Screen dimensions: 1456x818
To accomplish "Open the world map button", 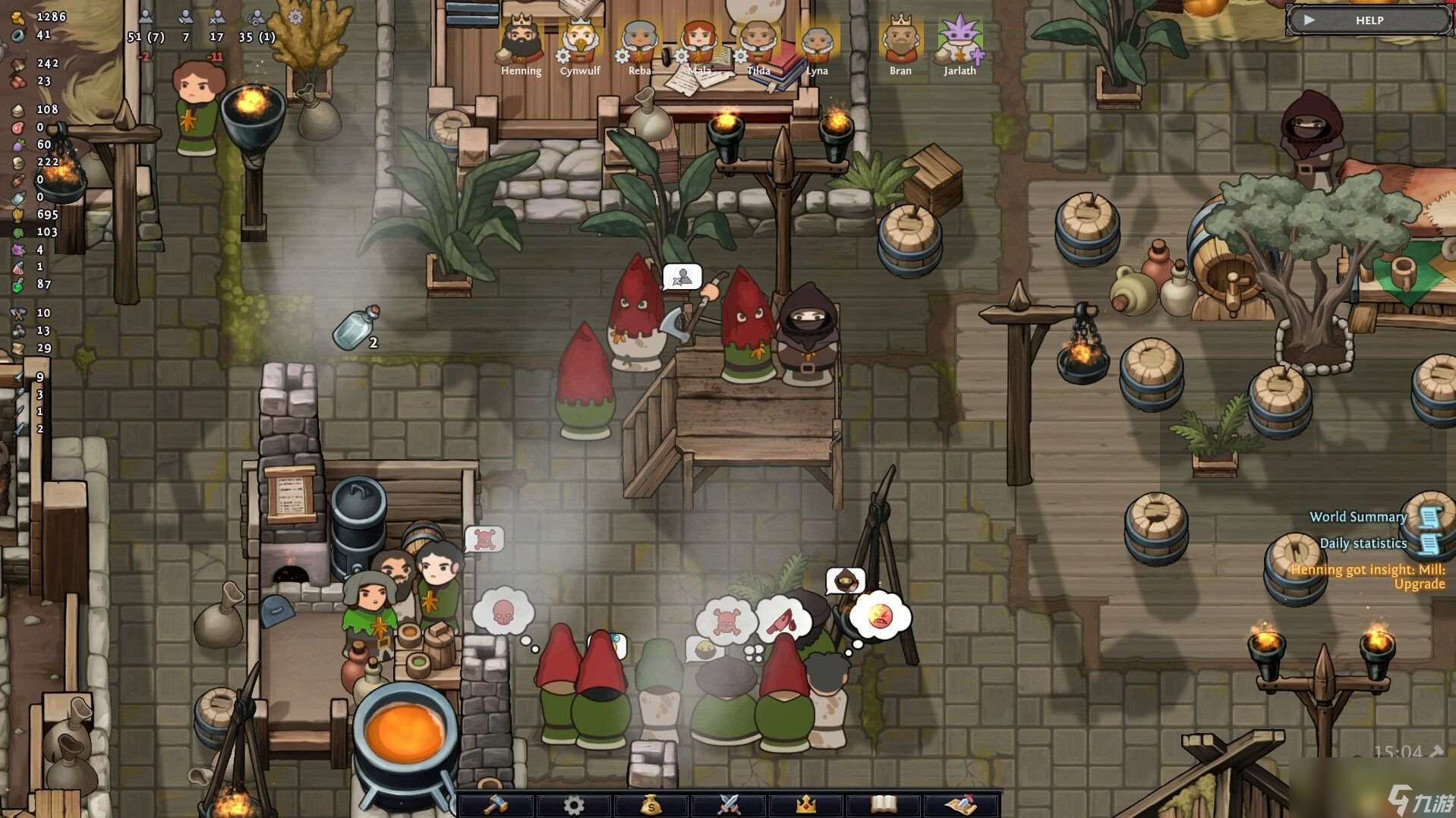I will 961,804.
